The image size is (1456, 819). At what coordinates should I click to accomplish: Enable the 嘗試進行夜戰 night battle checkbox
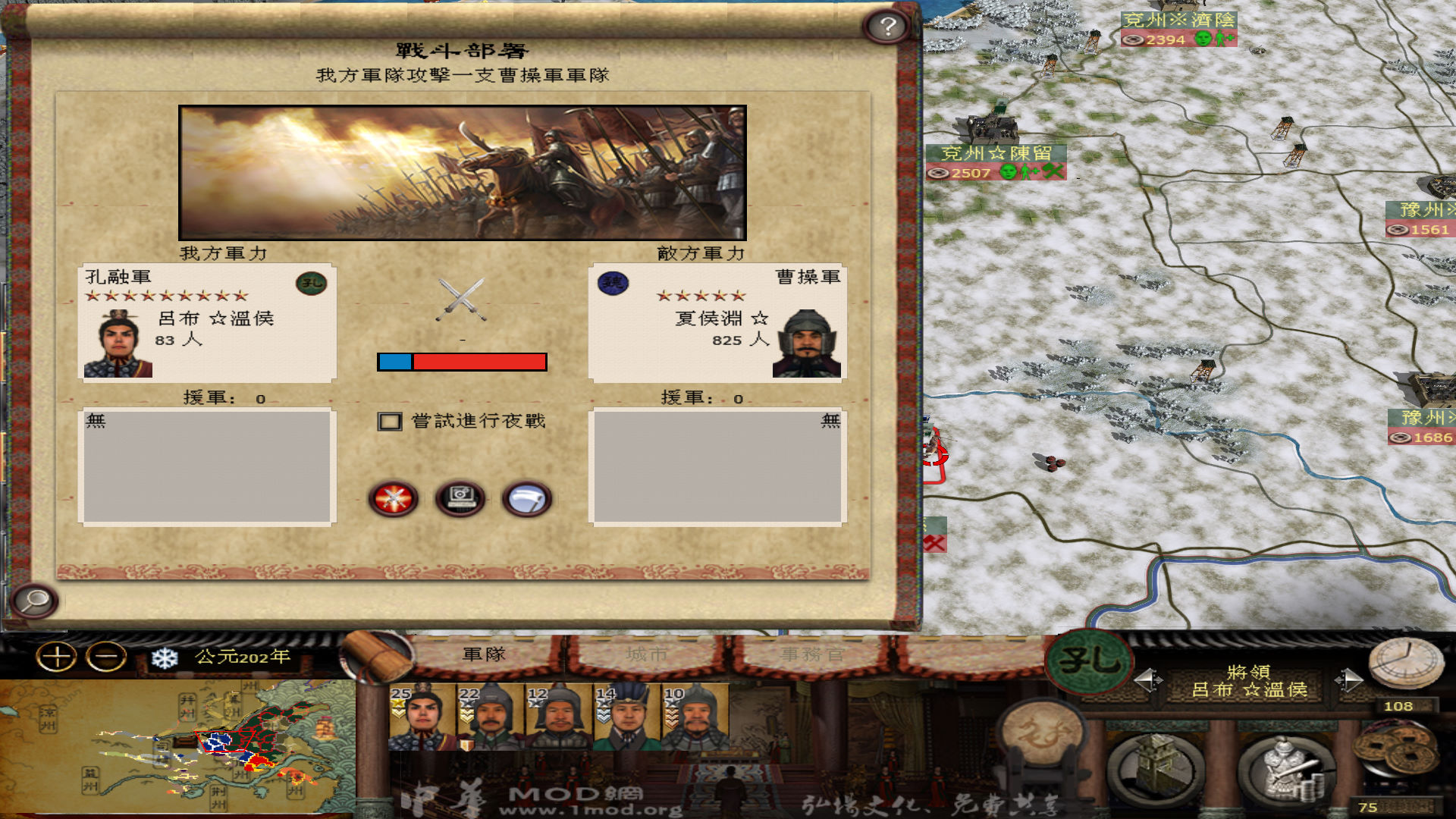pyautogui.click(x=391, y=421)
